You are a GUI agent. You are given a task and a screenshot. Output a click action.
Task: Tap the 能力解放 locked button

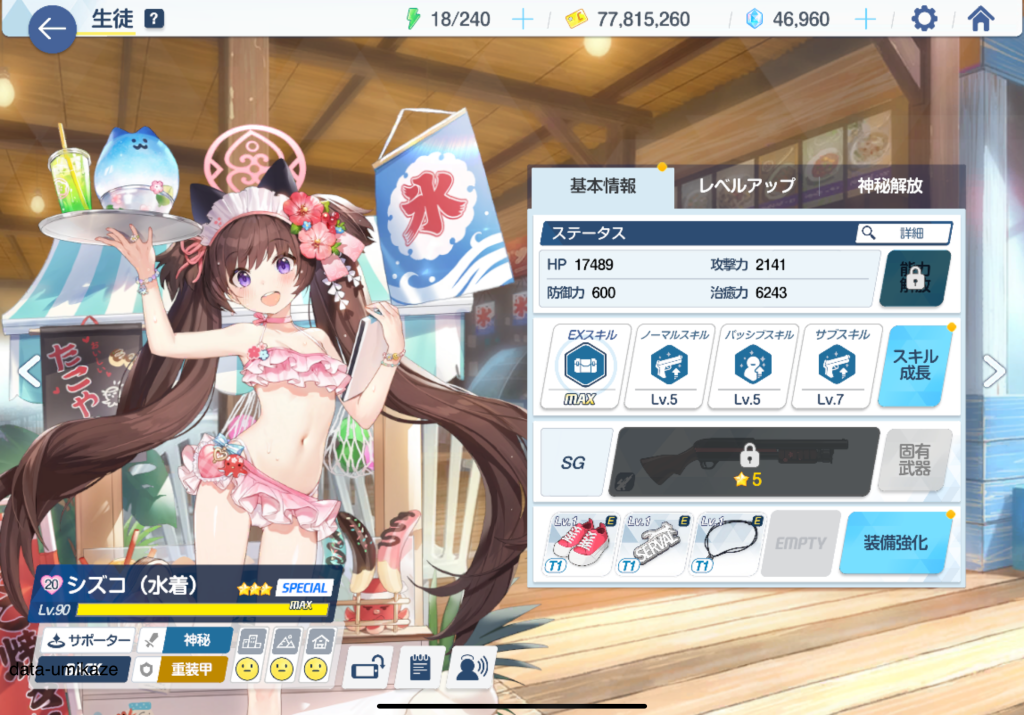pyautogui.click(x=914, y=278)
